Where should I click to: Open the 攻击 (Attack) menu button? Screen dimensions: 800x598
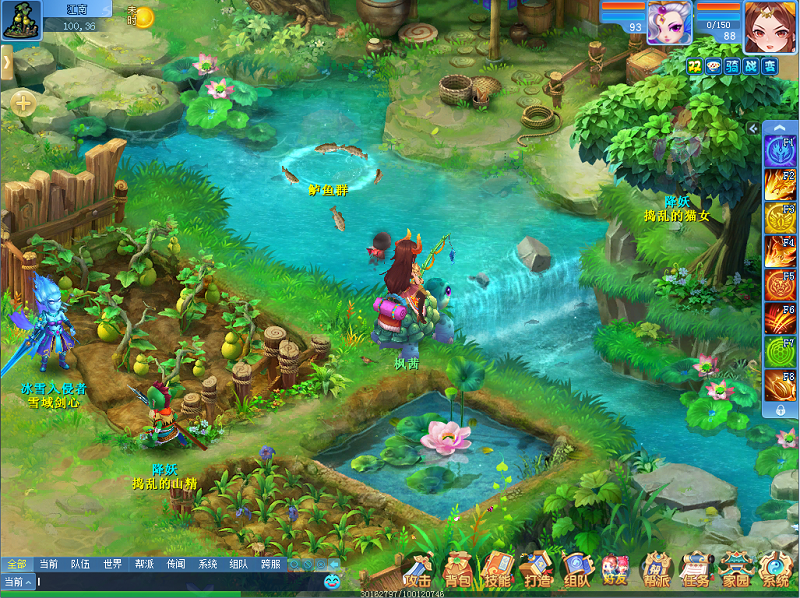418,572
